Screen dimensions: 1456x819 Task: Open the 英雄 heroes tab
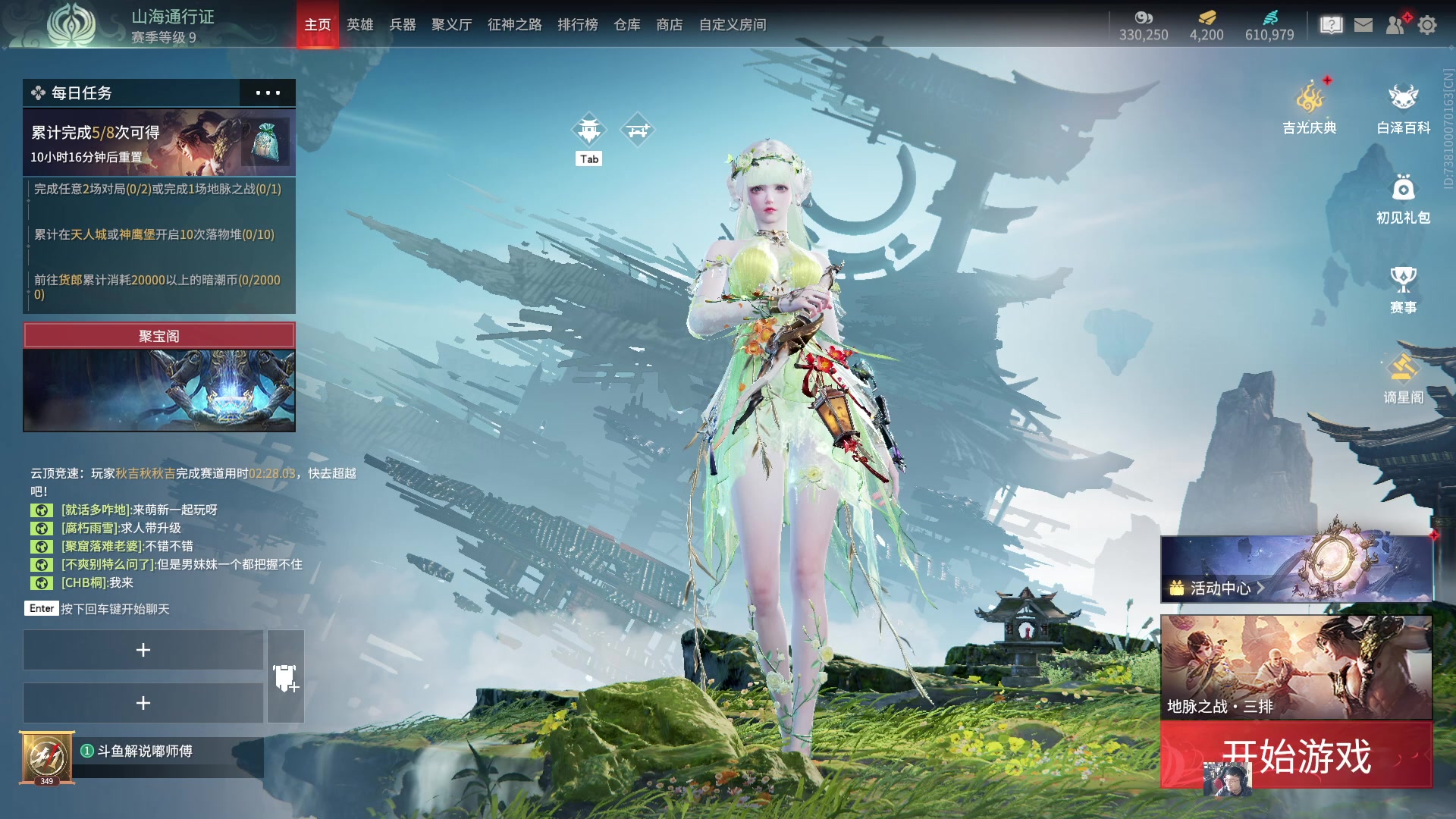(x=360, y=25)
